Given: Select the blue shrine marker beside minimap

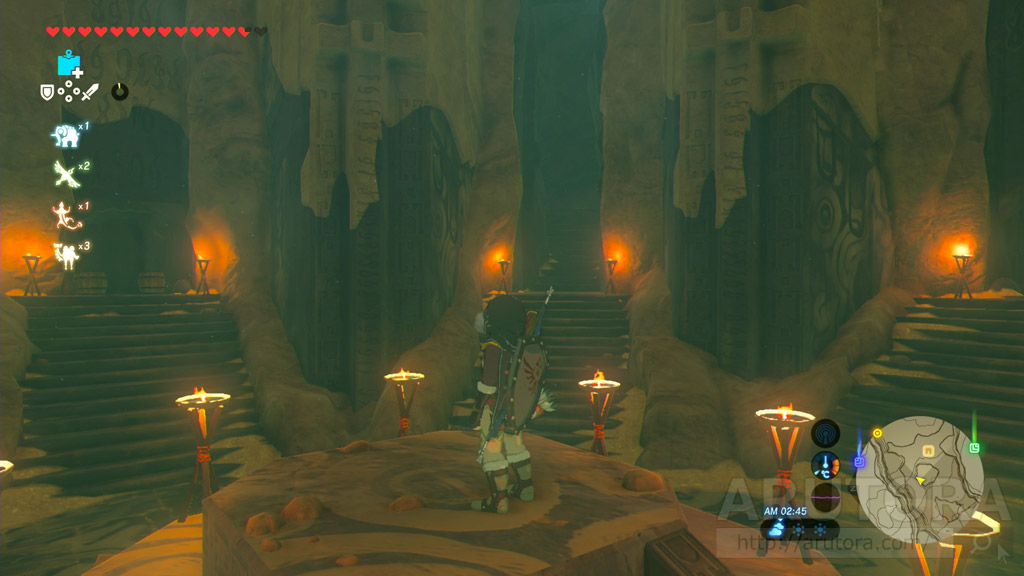Looking at the screenshot, I should tap(859, 462).
